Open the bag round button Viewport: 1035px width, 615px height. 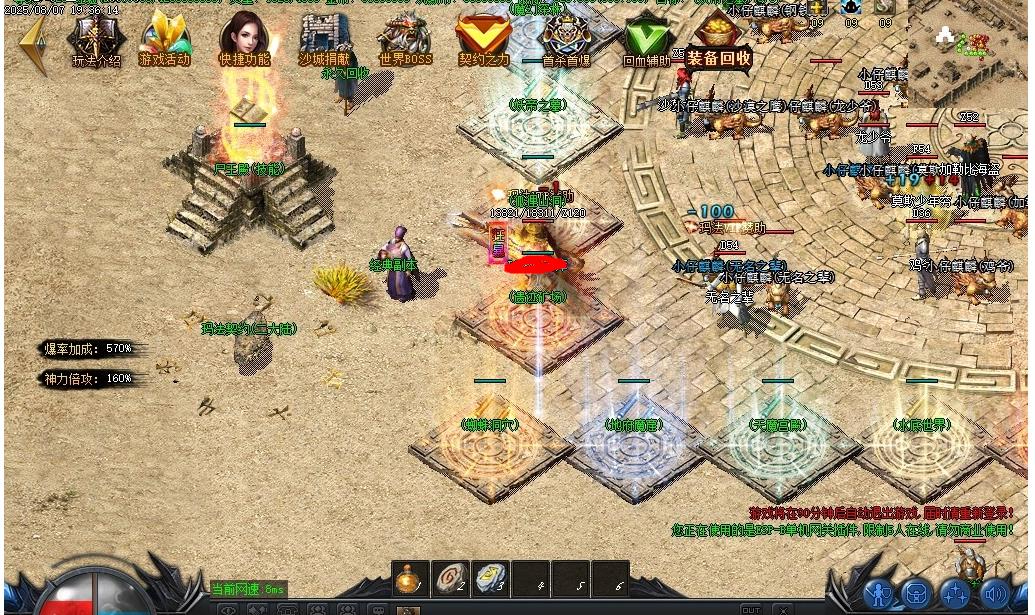tap(917, 594)
